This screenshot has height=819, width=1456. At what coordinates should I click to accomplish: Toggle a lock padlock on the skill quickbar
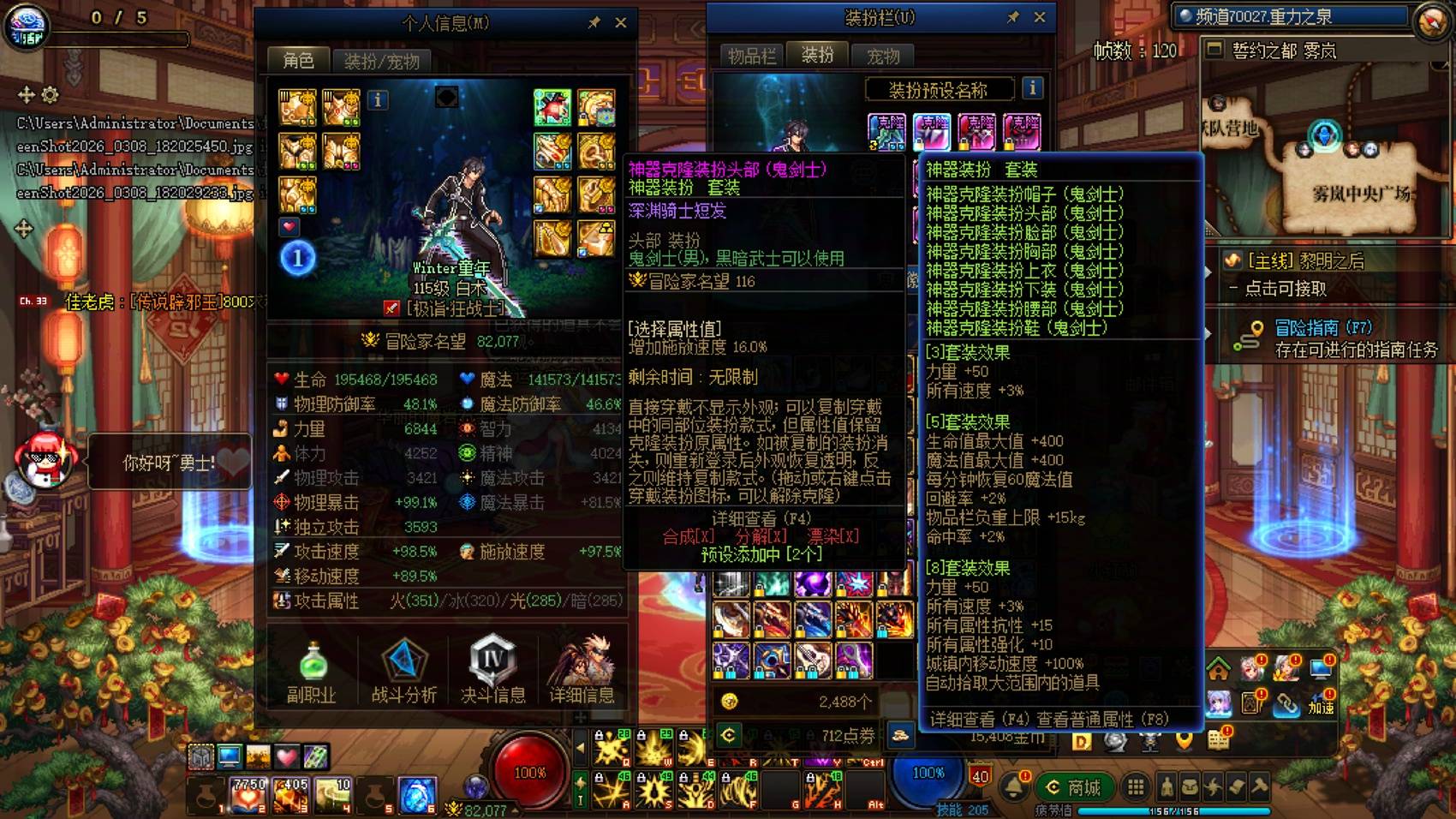pos(598,735)
